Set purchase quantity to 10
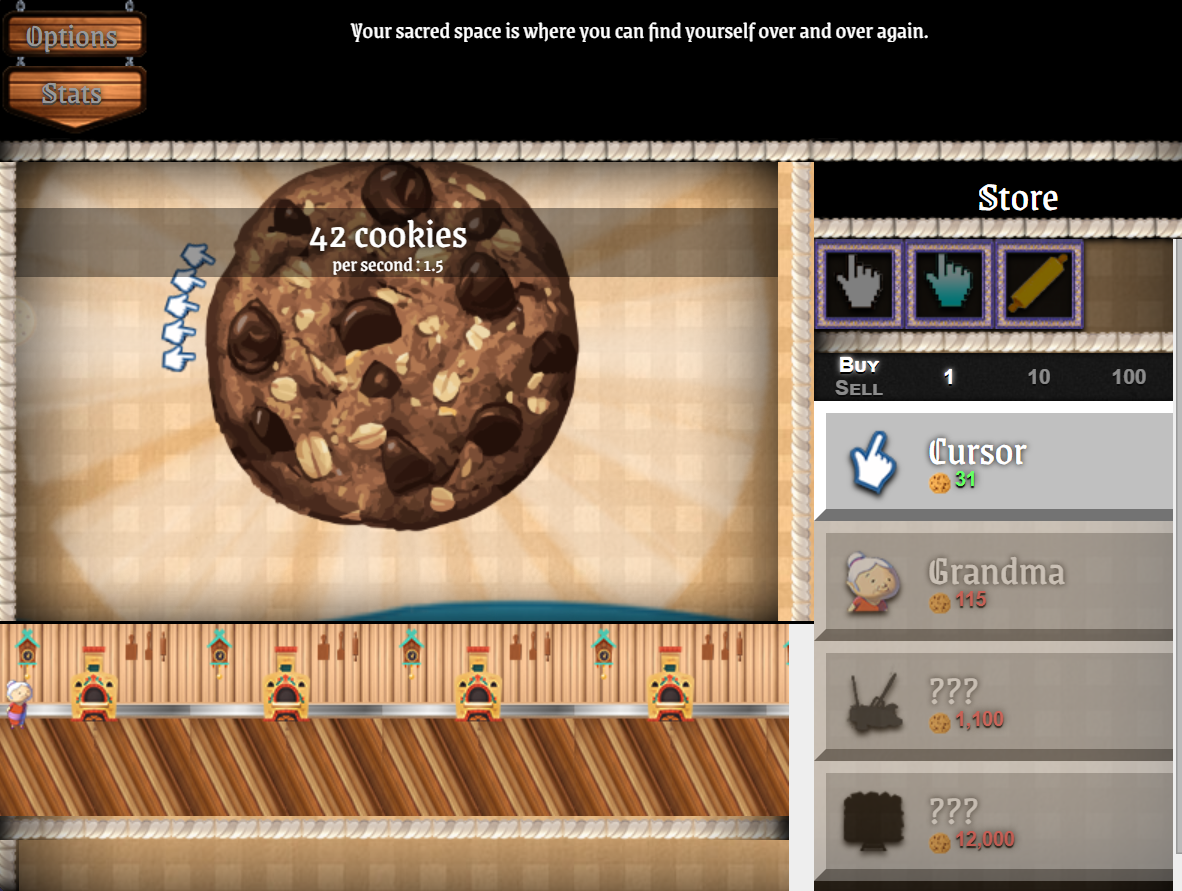 pos(1039,377)
